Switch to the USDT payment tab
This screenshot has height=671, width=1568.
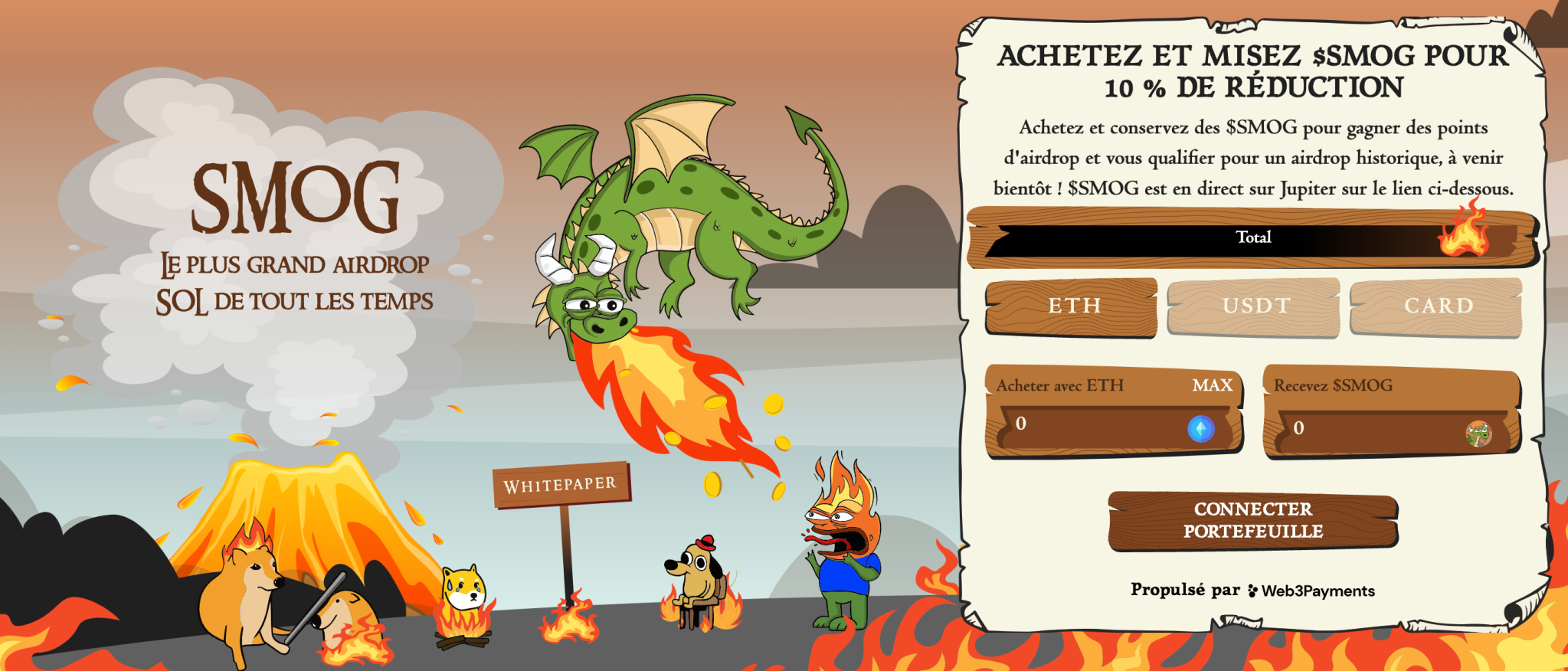click(x=1254, y=306)
